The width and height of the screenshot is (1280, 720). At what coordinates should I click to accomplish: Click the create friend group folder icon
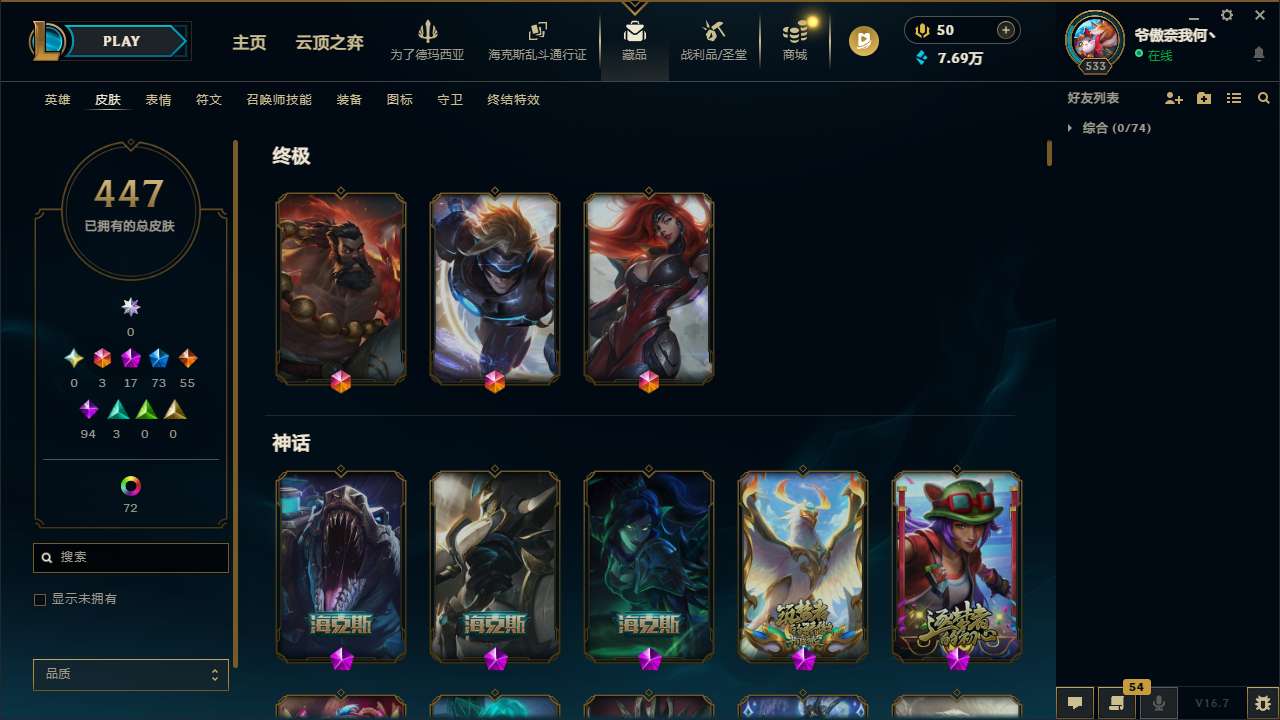pos(1204,97)
